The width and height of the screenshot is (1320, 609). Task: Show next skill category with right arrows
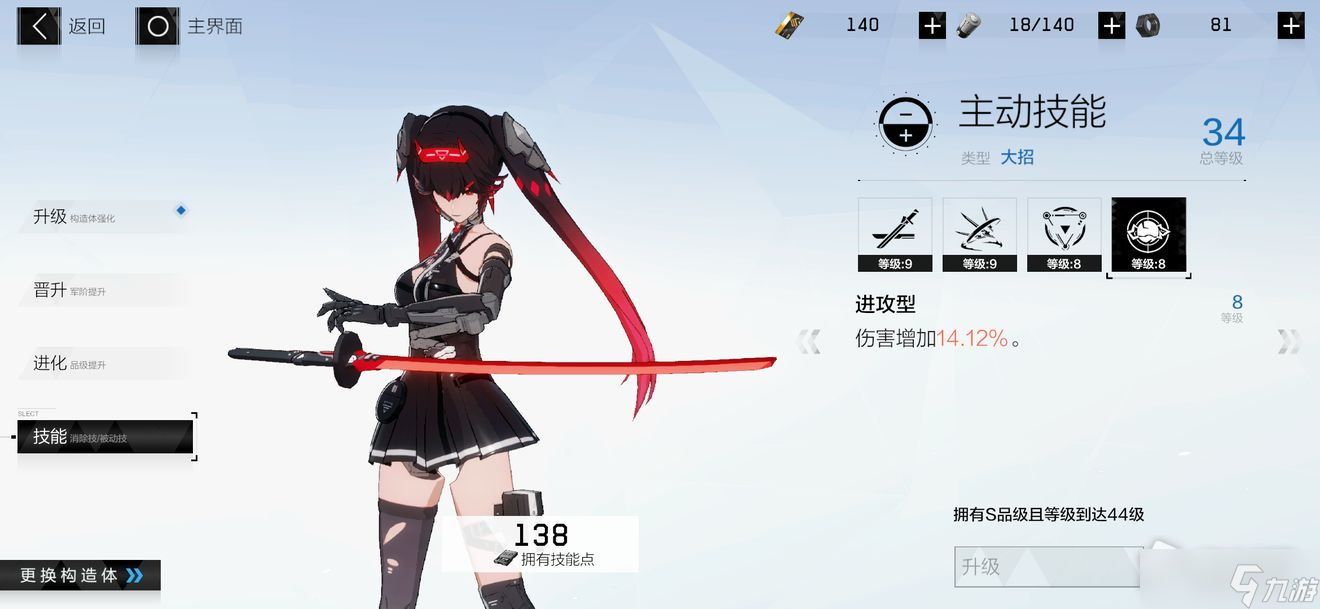(1288, 342)
